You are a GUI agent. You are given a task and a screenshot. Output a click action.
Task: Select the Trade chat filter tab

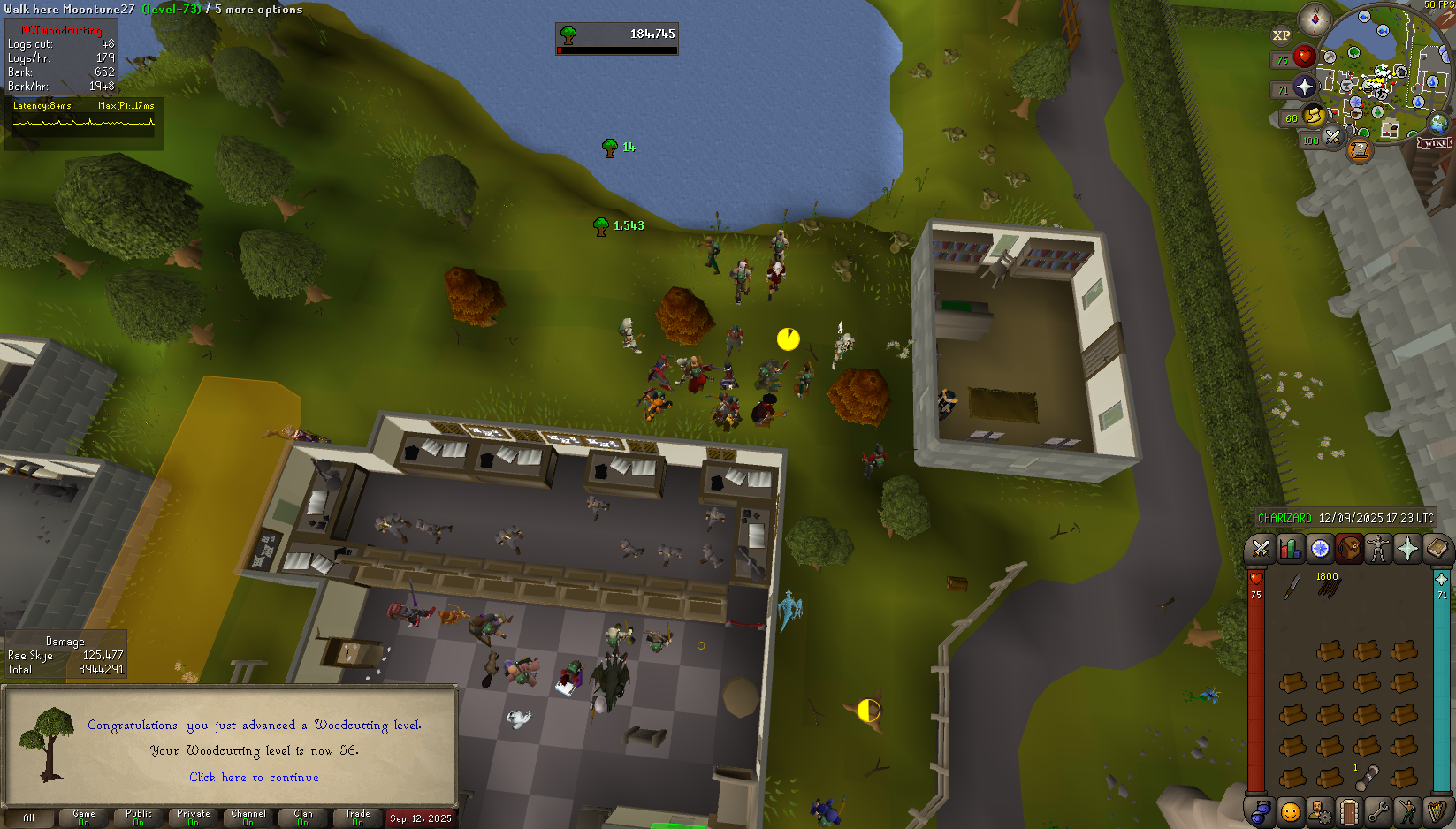(x=358, y=818)
